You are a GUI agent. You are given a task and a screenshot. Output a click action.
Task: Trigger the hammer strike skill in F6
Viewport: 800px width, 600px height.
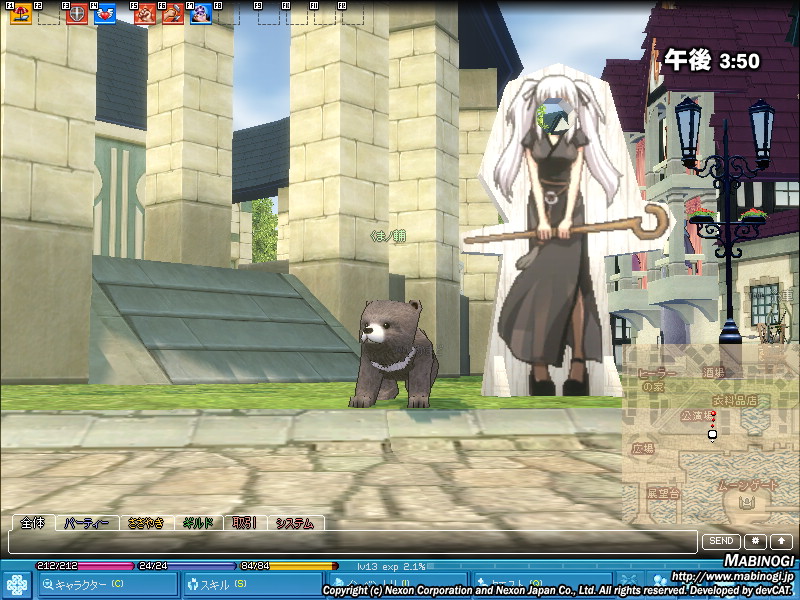(x=173, y=14)
